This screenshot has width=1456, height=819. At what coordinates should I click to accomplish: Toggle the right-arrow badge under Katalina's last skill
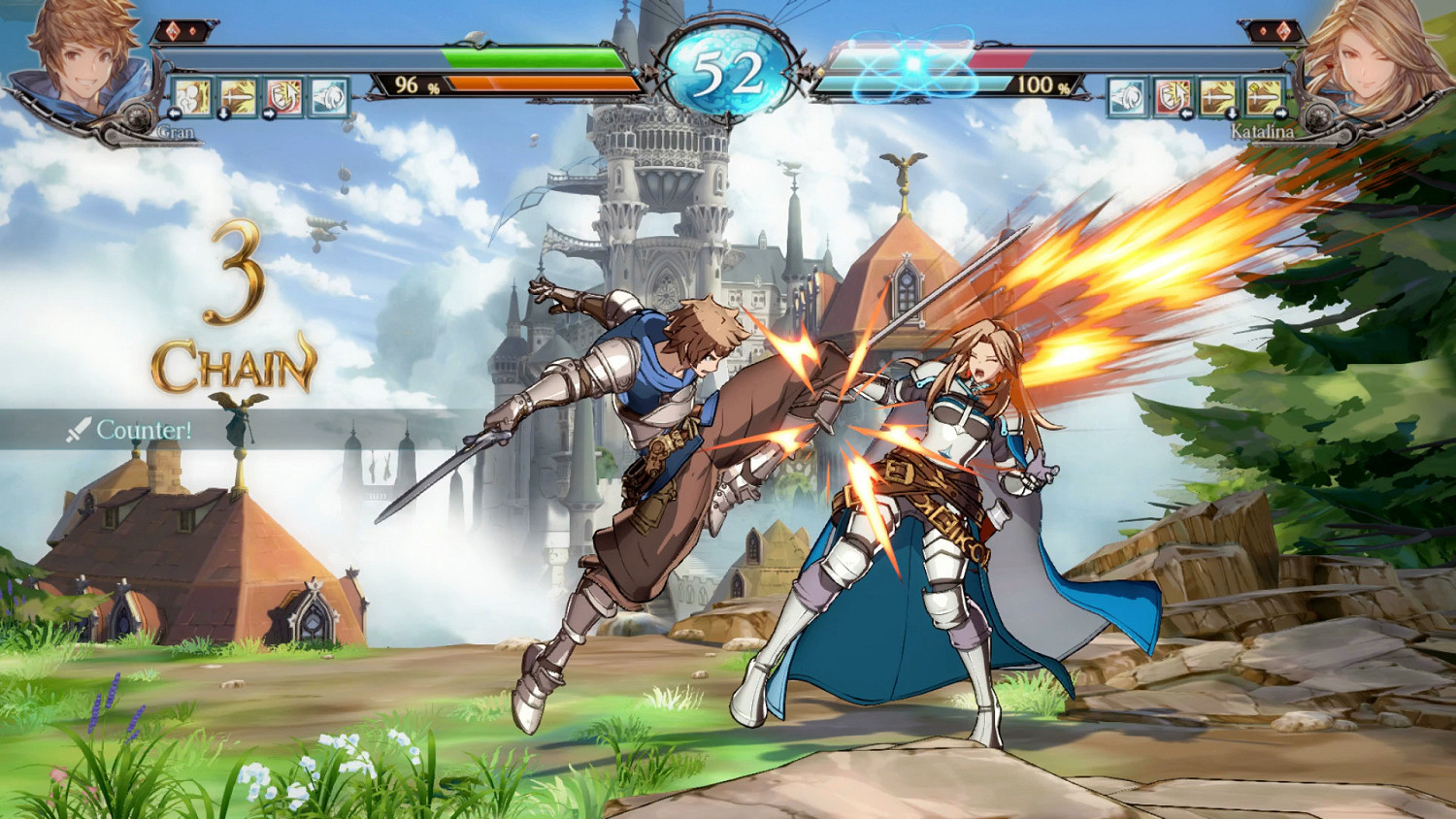(1281, 113)
